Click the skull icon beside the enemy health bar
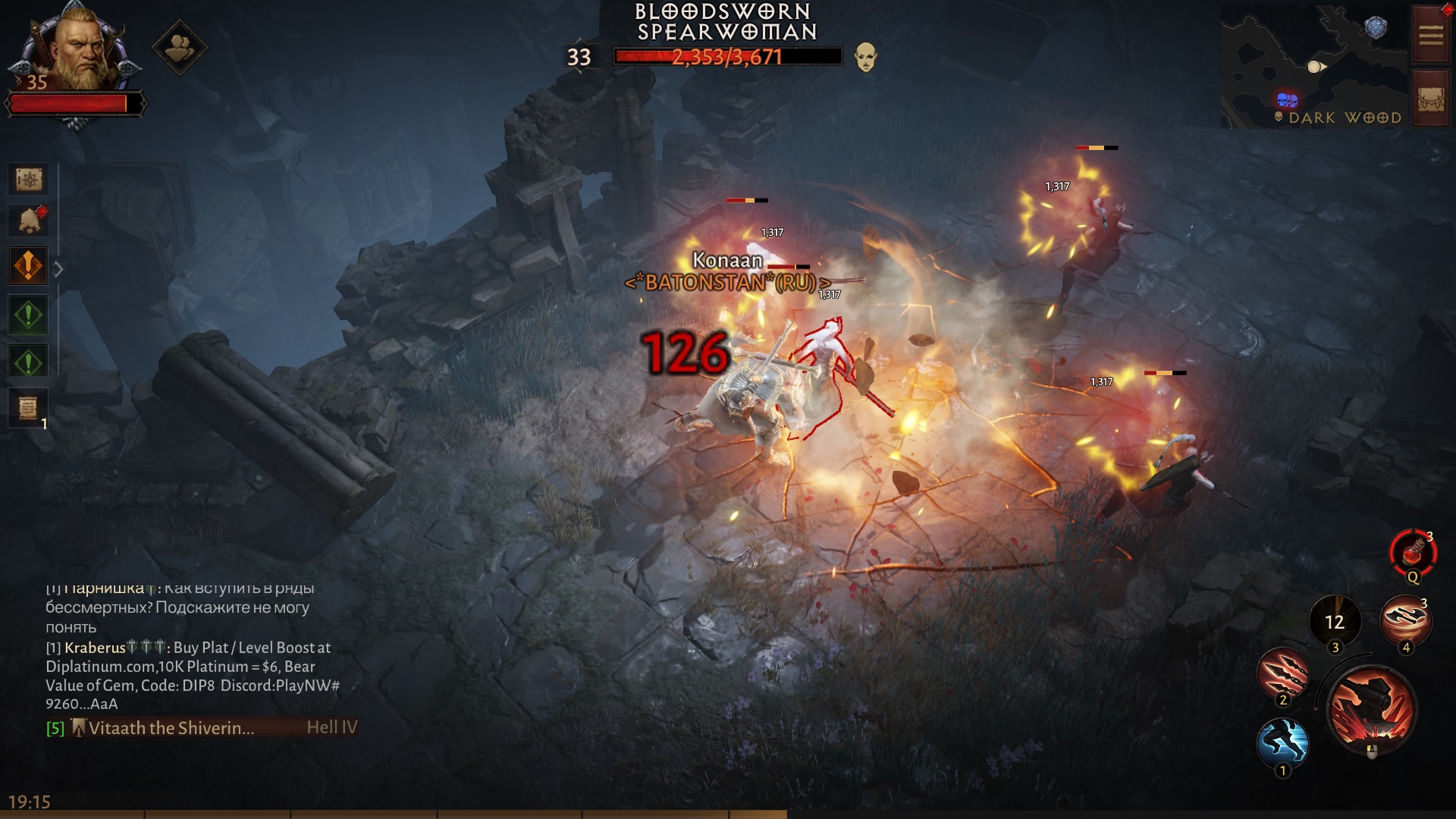The width and height of the screenshot is (1456, 819). (x=865, y=57)
